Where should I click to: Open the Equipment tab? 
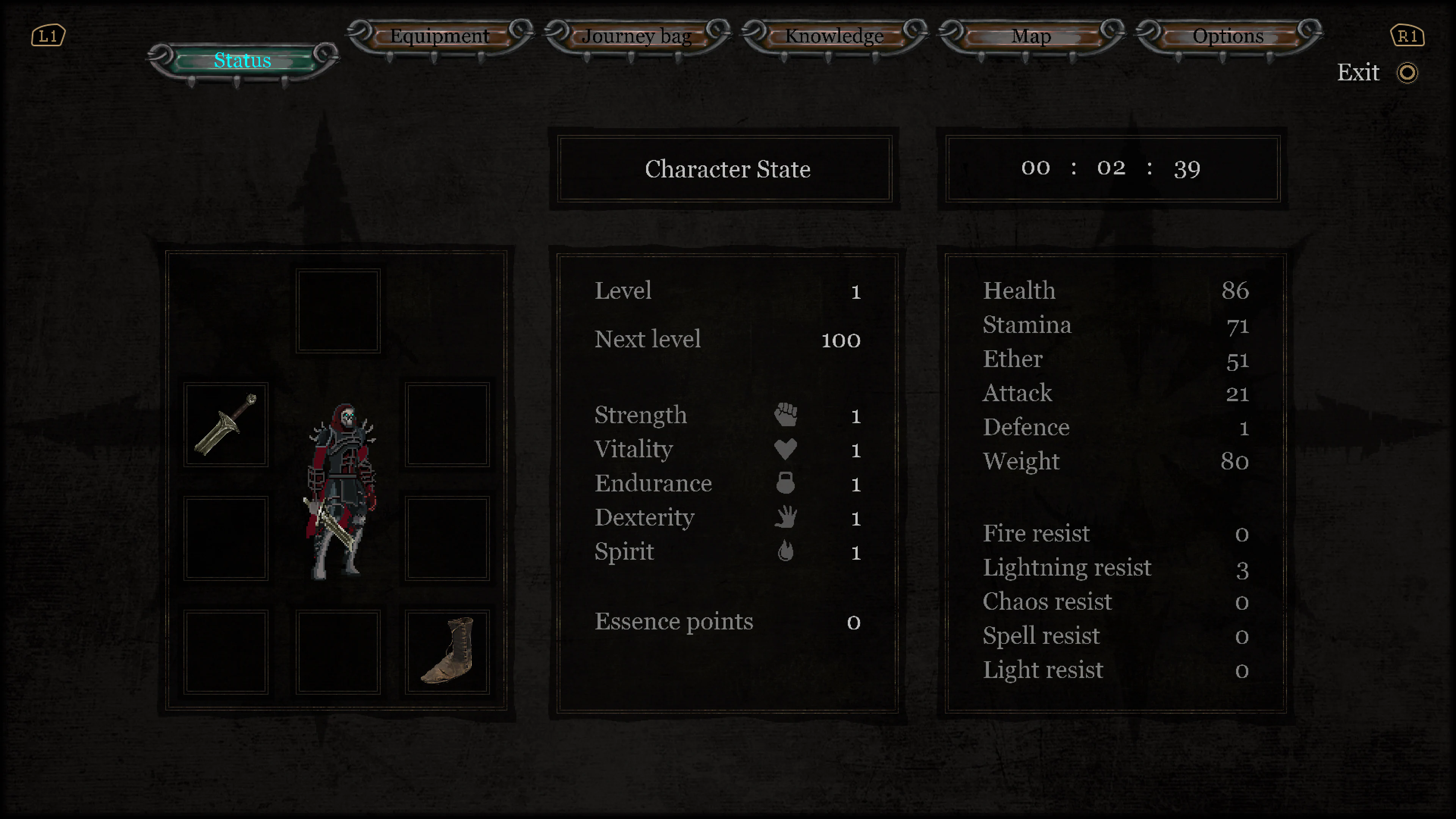click(x=440, y=36)
